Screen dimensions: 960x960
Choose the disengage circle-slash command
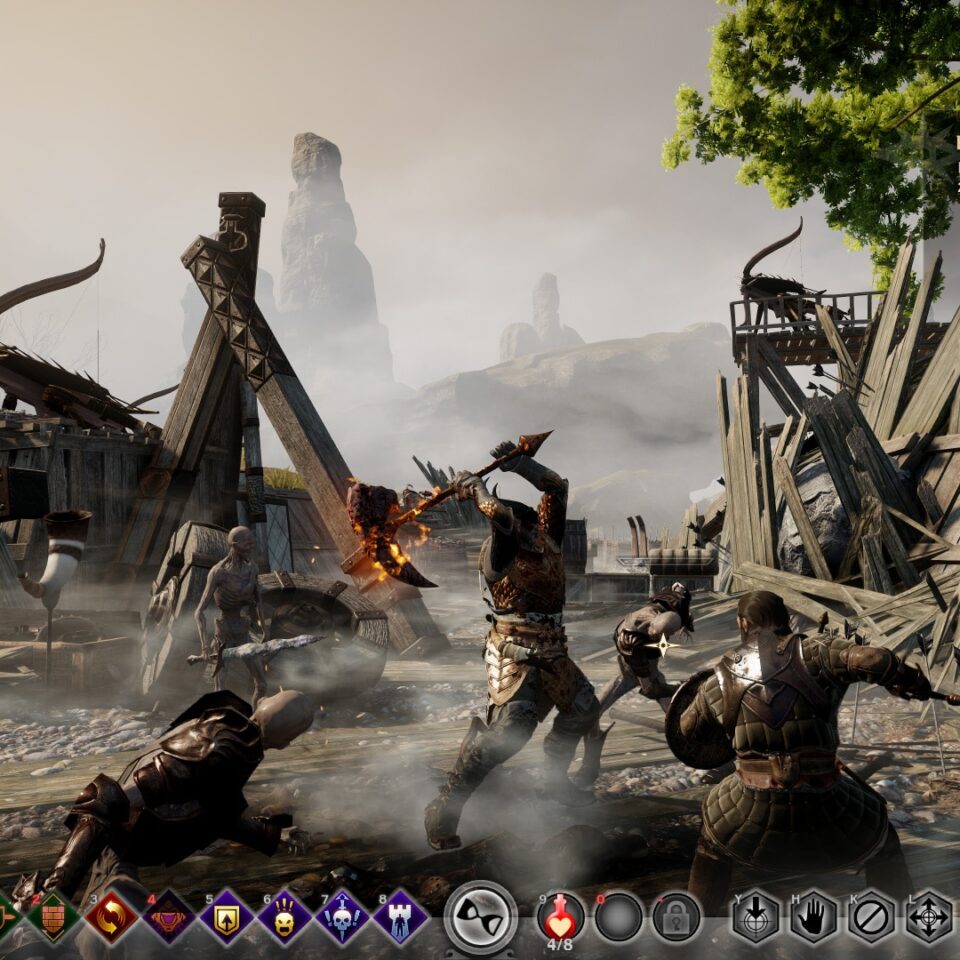pyautogui.click(x=871, y=916)
